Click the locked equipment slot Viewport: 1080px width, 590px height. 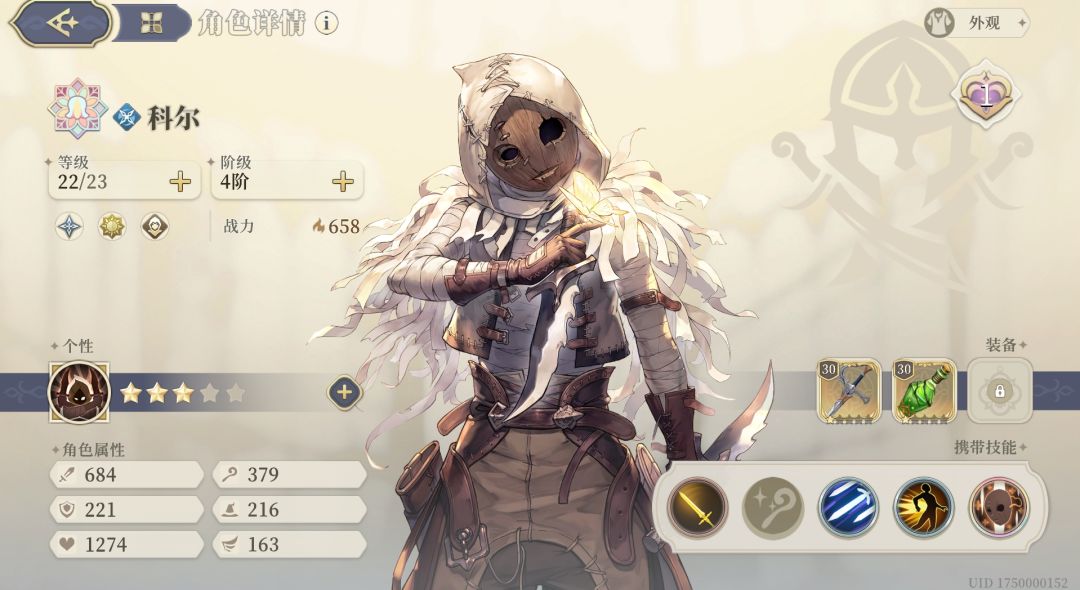999,391
